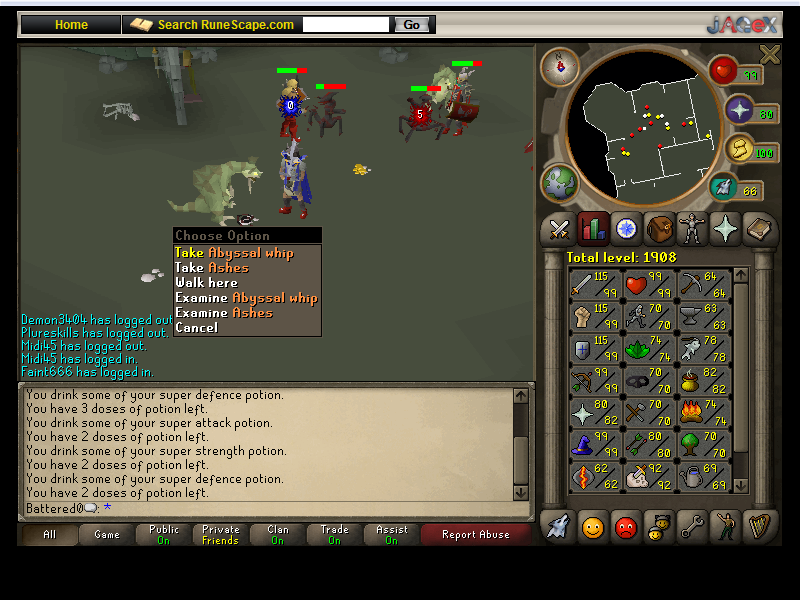Switch to the crossed swords combat tab
Image resolution: width=800 pixels, height=600 pixels.
[558, 229]
